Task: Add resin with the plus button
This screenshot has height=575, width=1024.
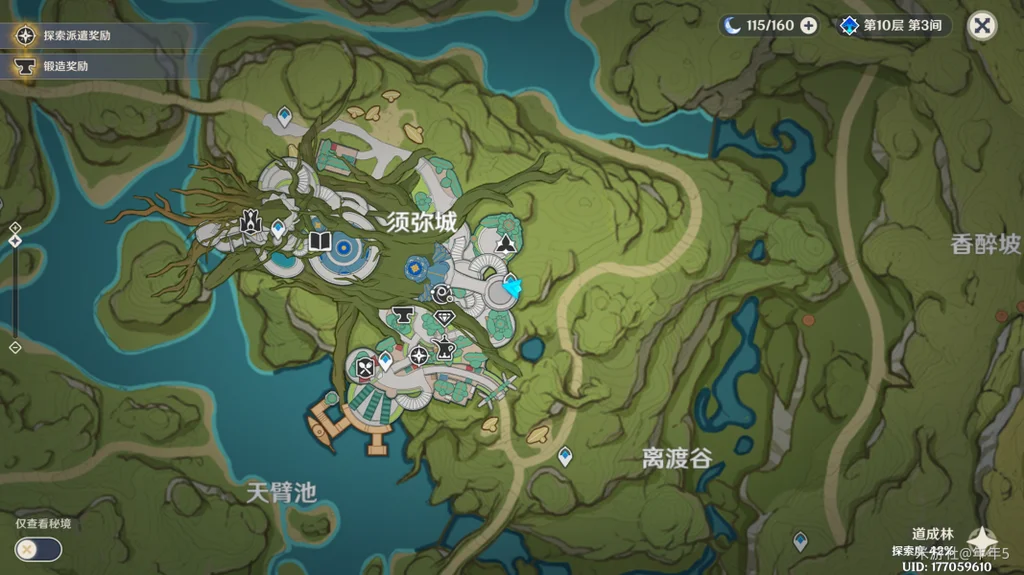Action: click(x=808, y=26)
